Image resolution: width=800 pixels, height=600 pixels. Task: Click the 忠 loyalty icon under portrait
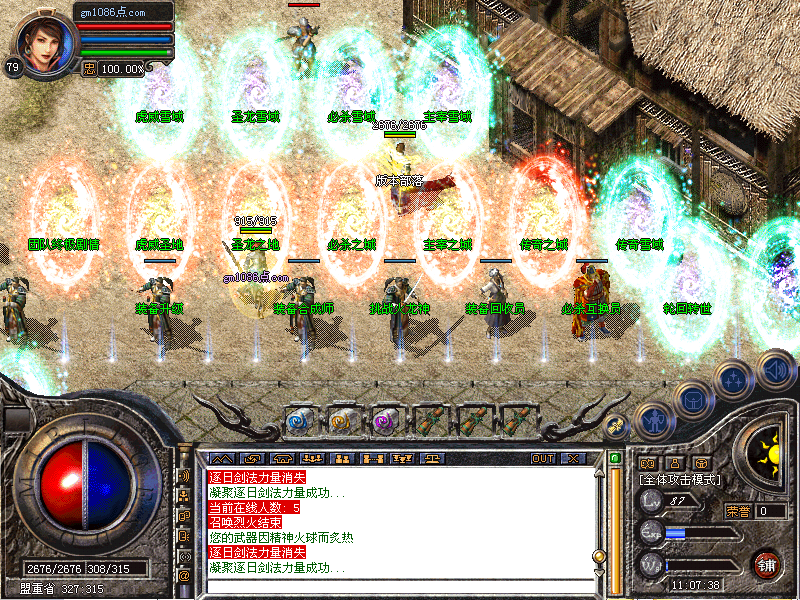[88, 68]
